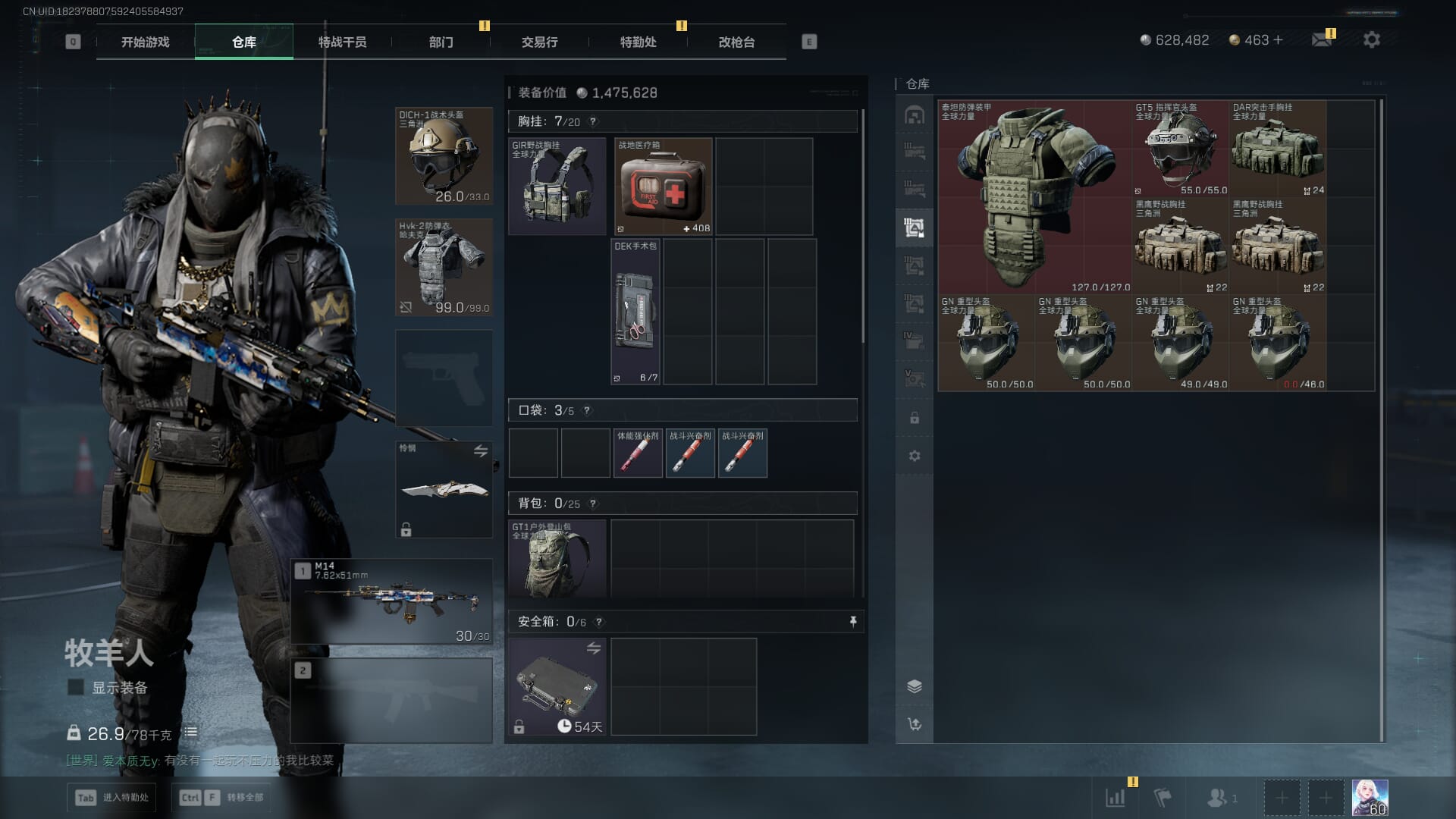Open the settings gear icon

click(1371, 40)
